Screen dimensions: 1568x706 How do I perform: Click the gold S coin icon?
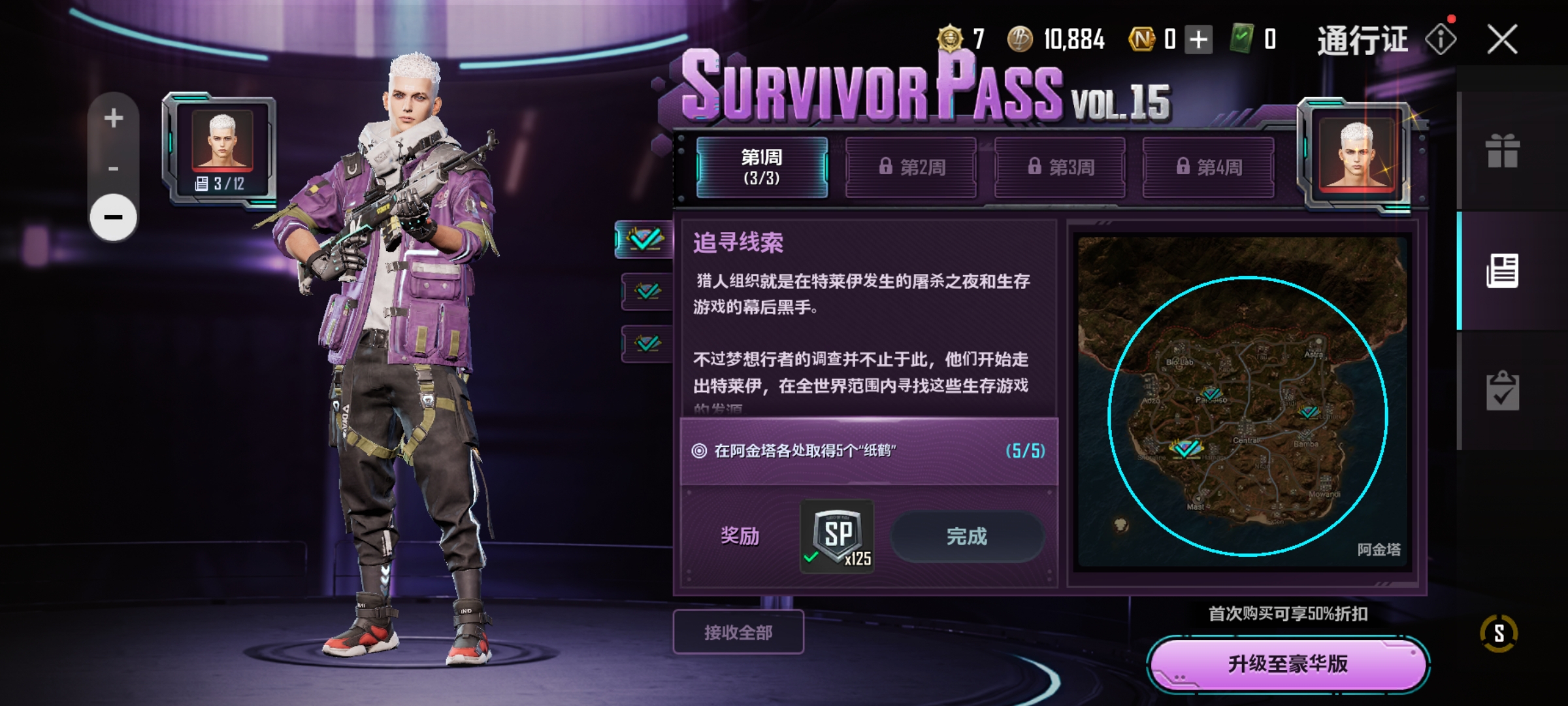pos(1499,633)
